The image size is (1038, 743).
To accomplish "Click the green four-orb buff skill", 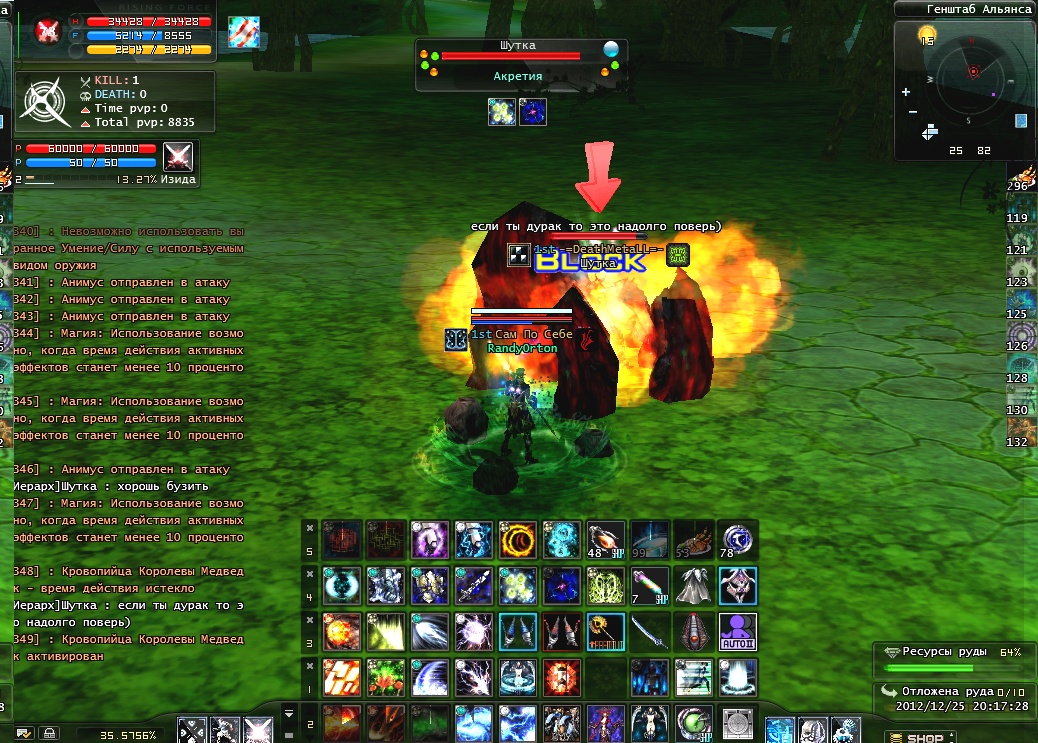I will click(x=518, y=586).
